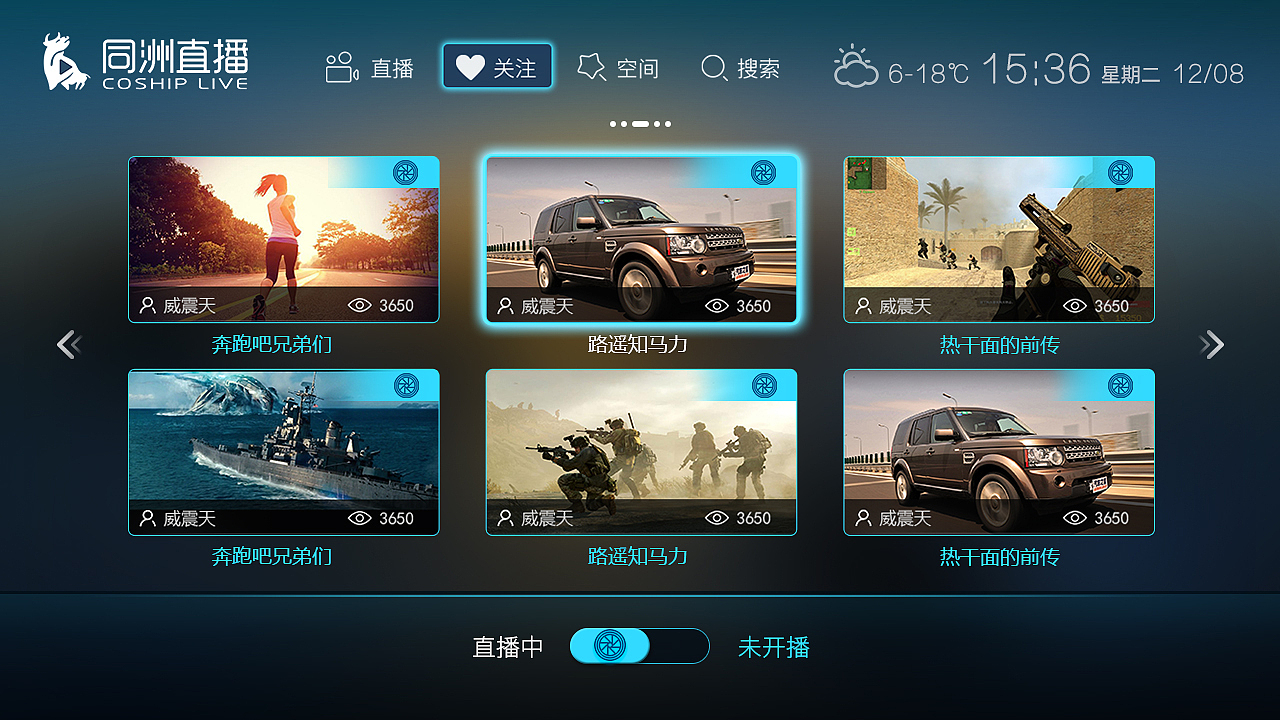
Task: Click the heart icon in the 关注 tab
Action: coord(470,66)
